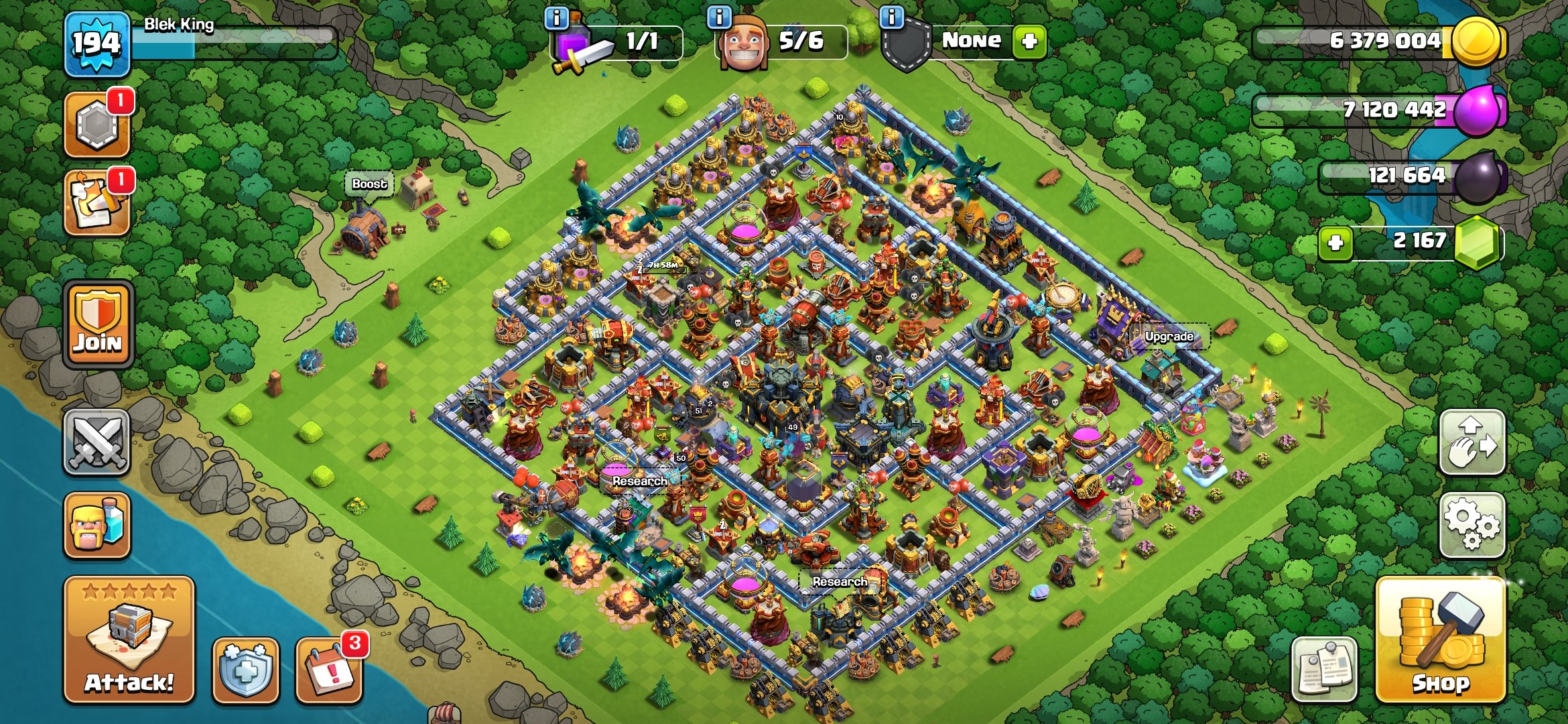Open the player profile level badge
This screenshot has width=1568, height=724.
[x=96, y=44]
